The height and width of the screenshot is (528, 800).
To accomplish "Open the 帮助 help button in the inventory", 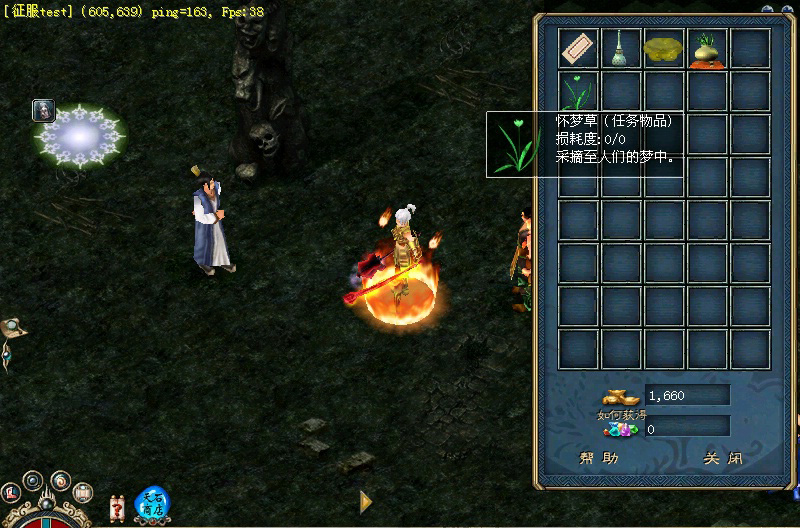I will pyautogui.click(x=599, y=458).
